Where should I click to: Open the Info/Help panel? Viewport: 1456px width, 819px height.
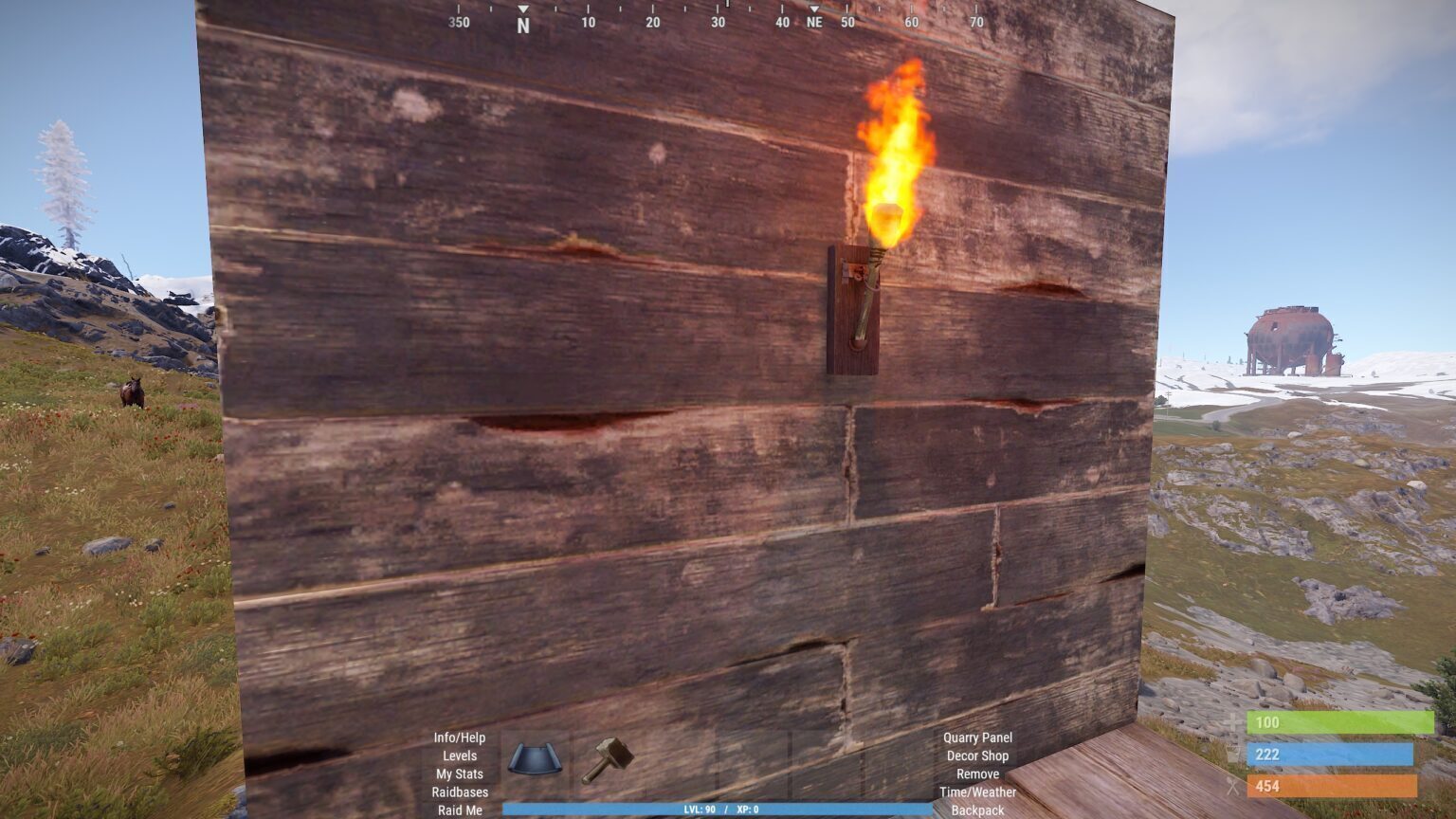[x=460, y=737]
